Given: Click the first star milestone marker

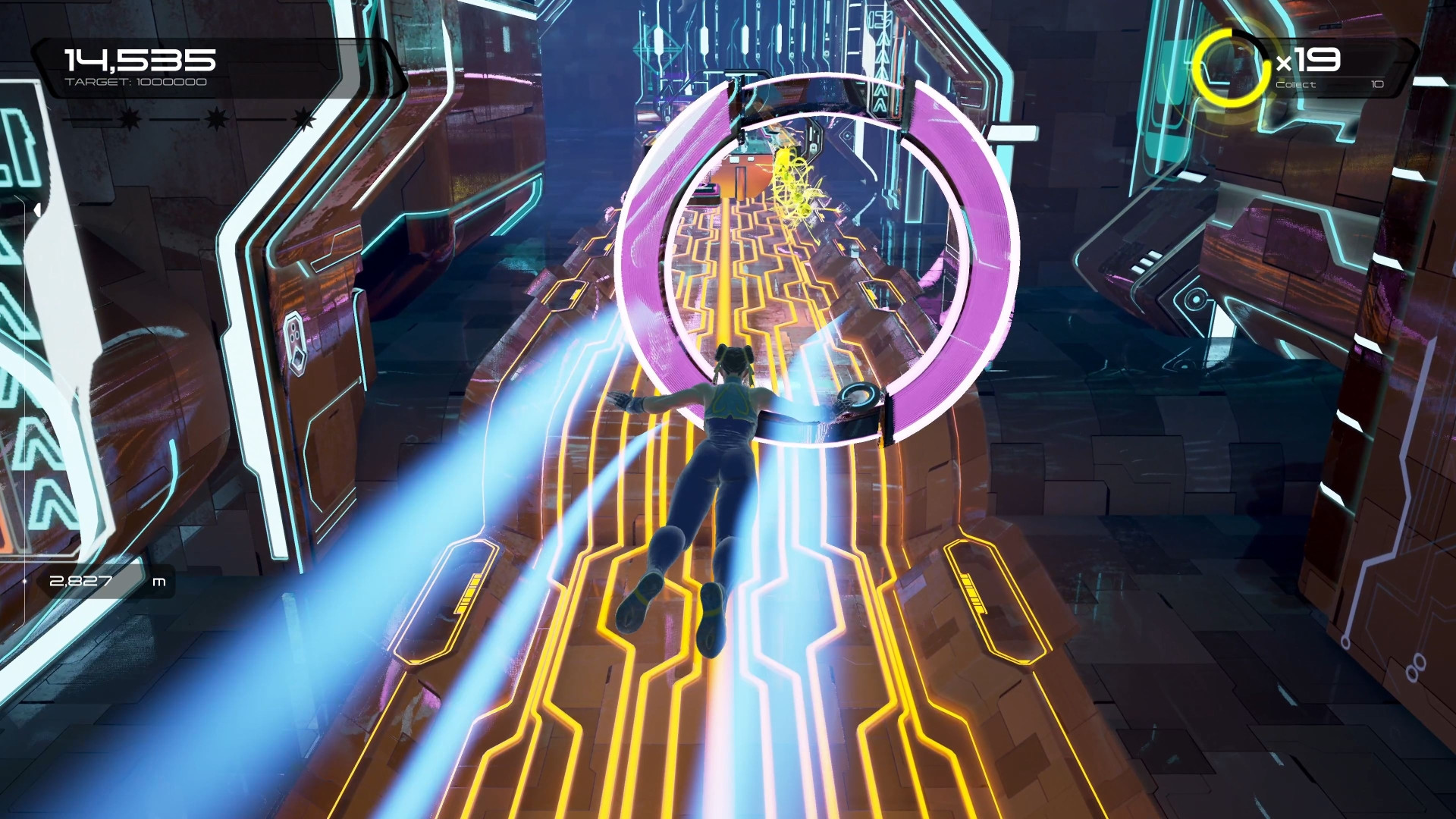Looking at the screenshot, I should coord(129,119).
